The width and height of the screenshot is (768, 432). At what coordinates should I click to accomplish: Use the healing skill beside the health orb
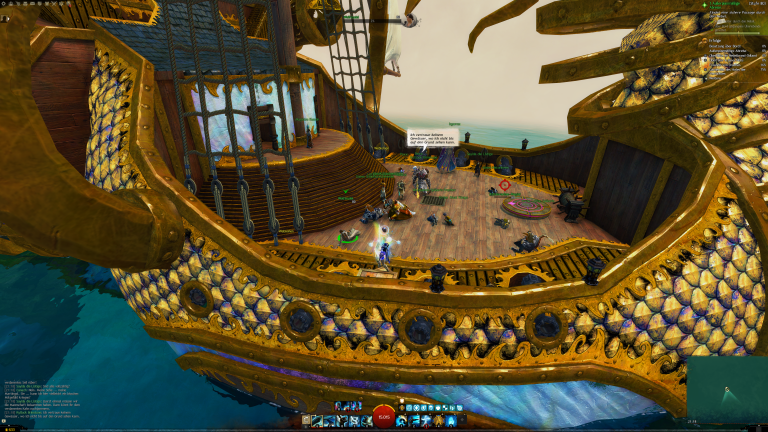(x=402, y=421)
